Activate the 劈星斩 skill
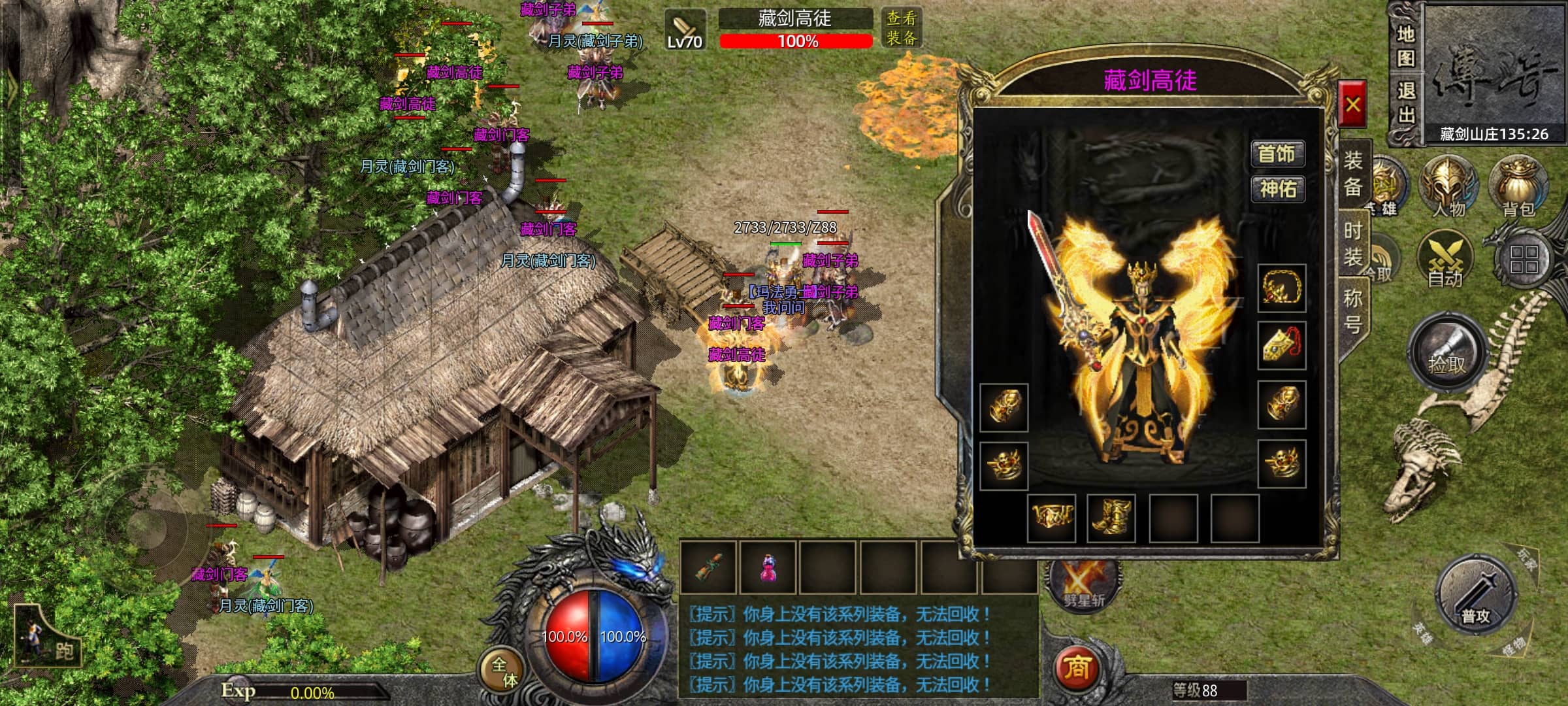 1083,583
